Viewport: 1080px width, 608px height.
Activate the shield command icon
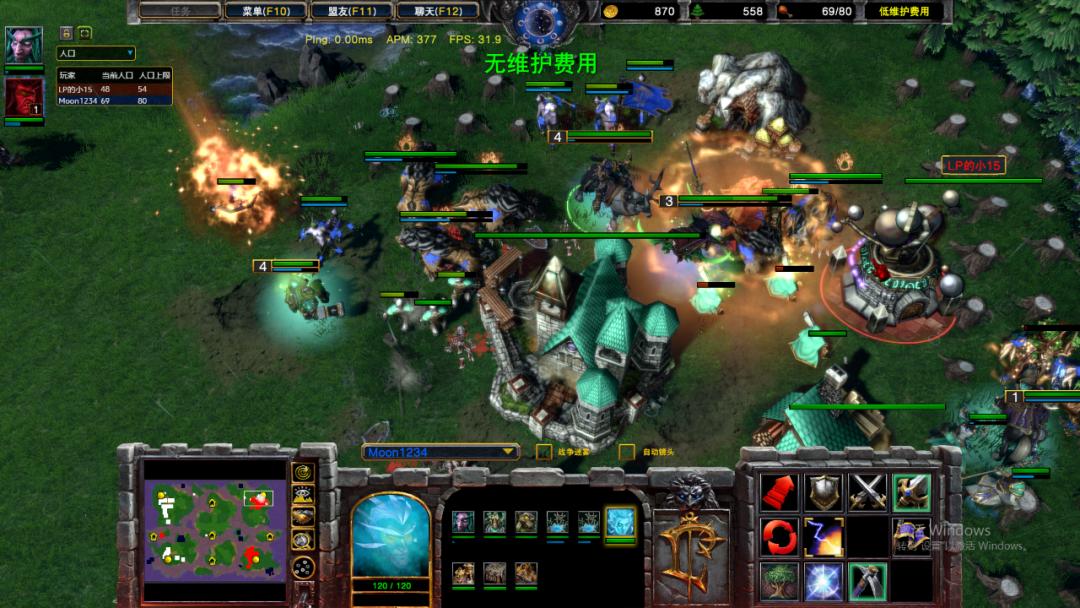coord(823,491)
